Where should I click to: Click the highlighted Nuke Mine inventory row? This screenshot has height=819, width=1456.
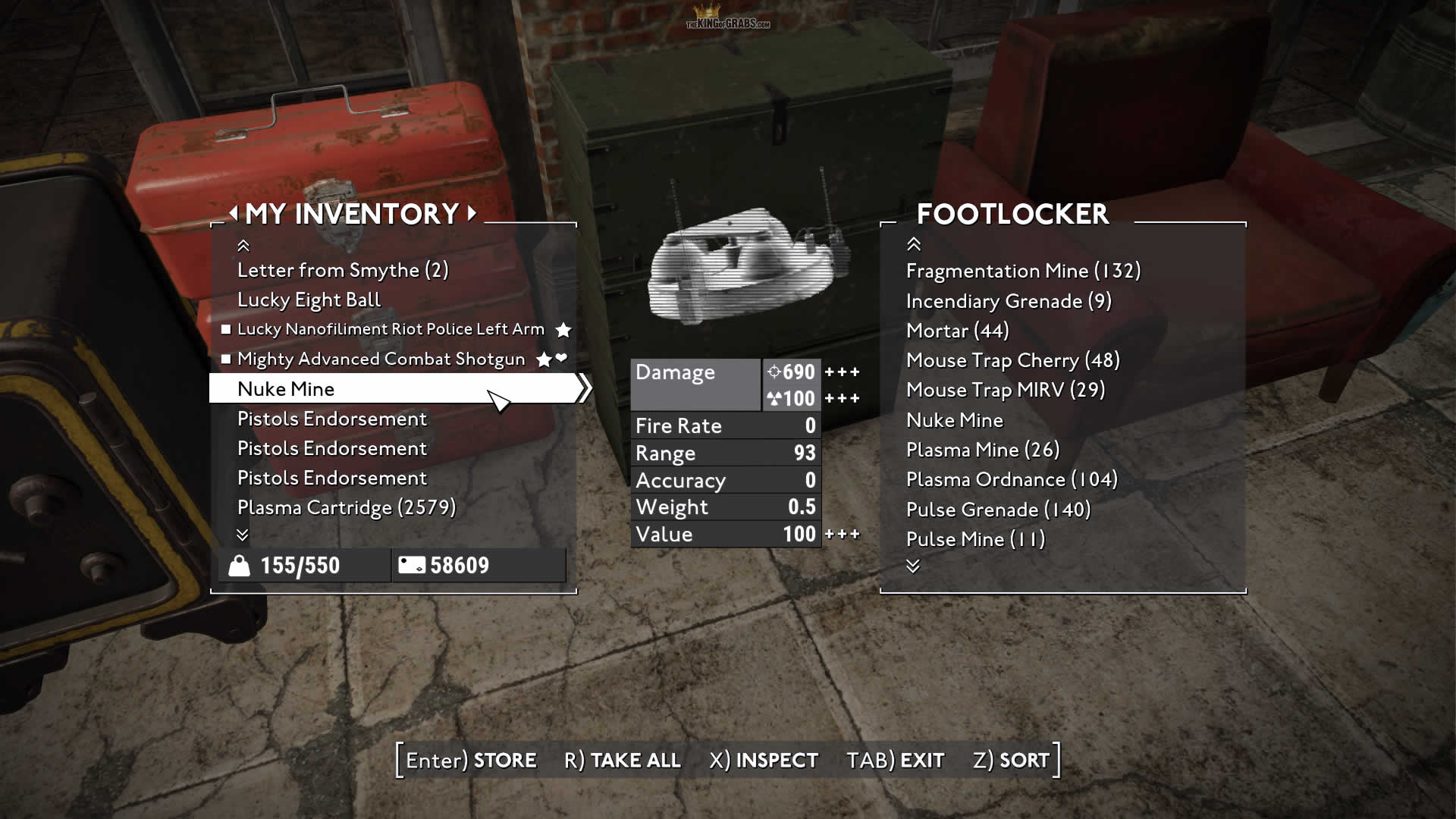tap(394, 388)
